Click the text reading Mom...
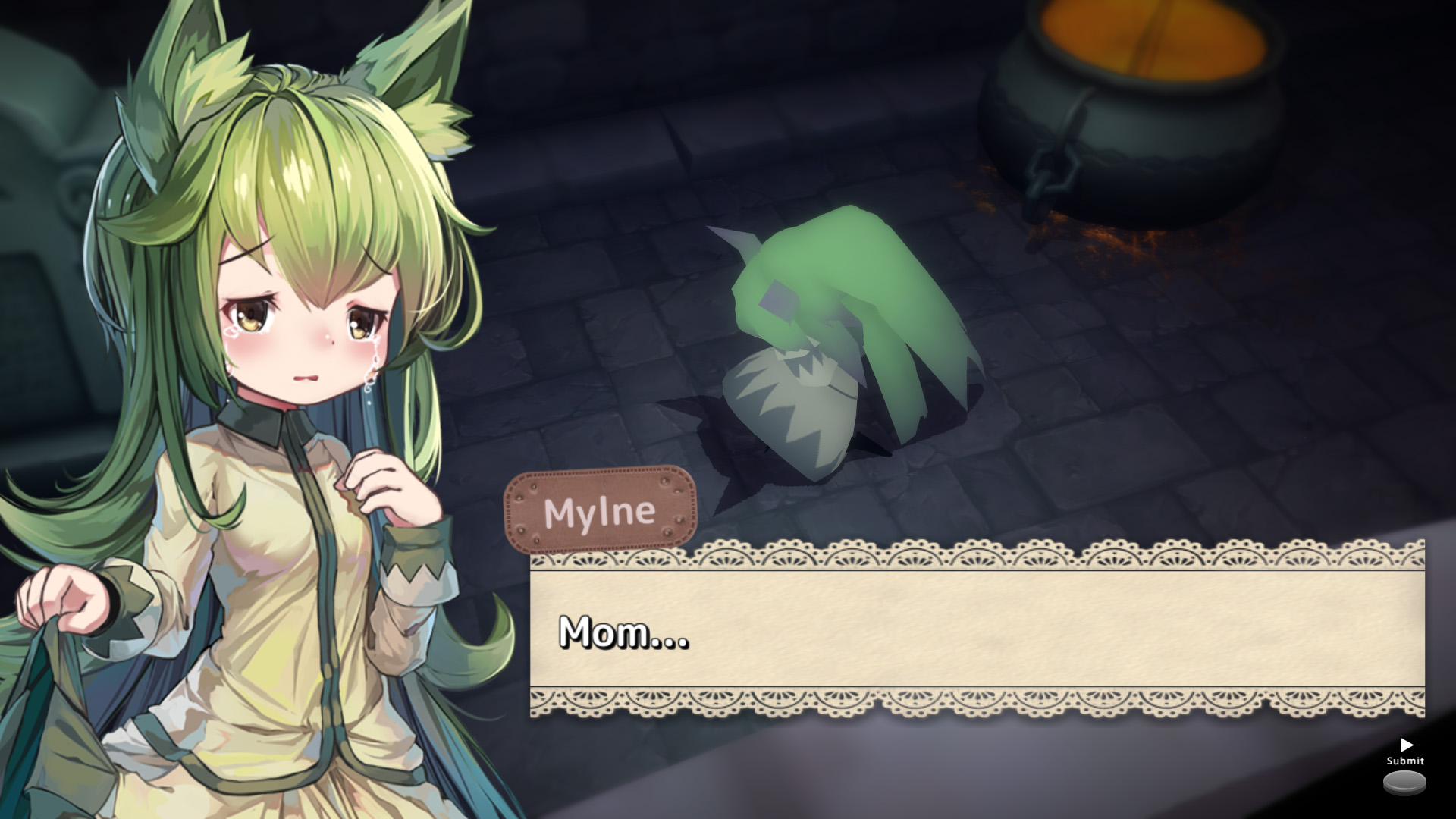Viewport: 1456px width, 819px height. click(x=622, y=635)
